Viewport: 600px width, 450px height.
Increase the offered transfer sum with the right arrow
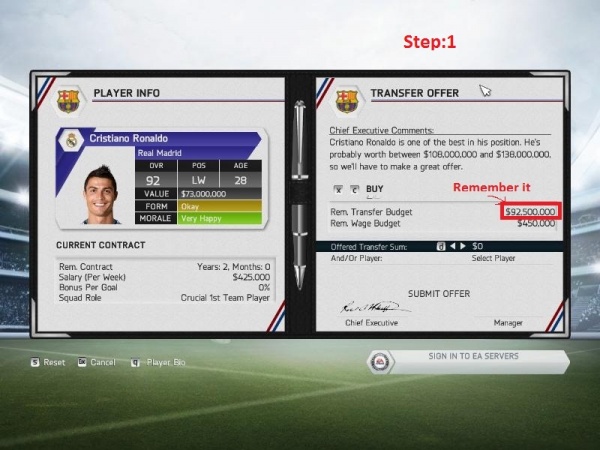pyautogui.click(x=463, y=245)
